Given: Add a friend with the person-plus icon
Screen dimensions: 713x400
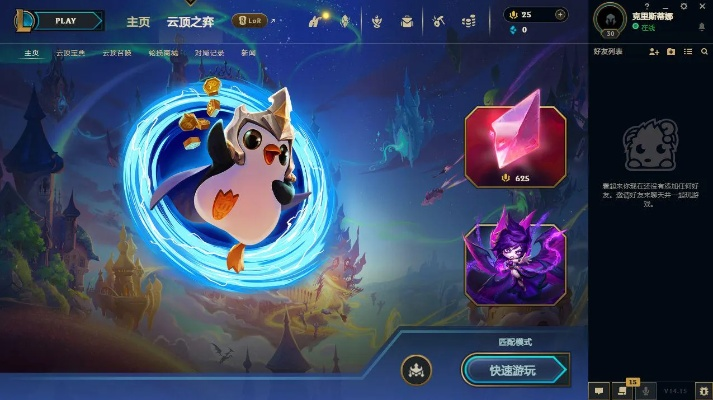Looking at the screenshot, I should pyautogui.click(x=654, y=52).
